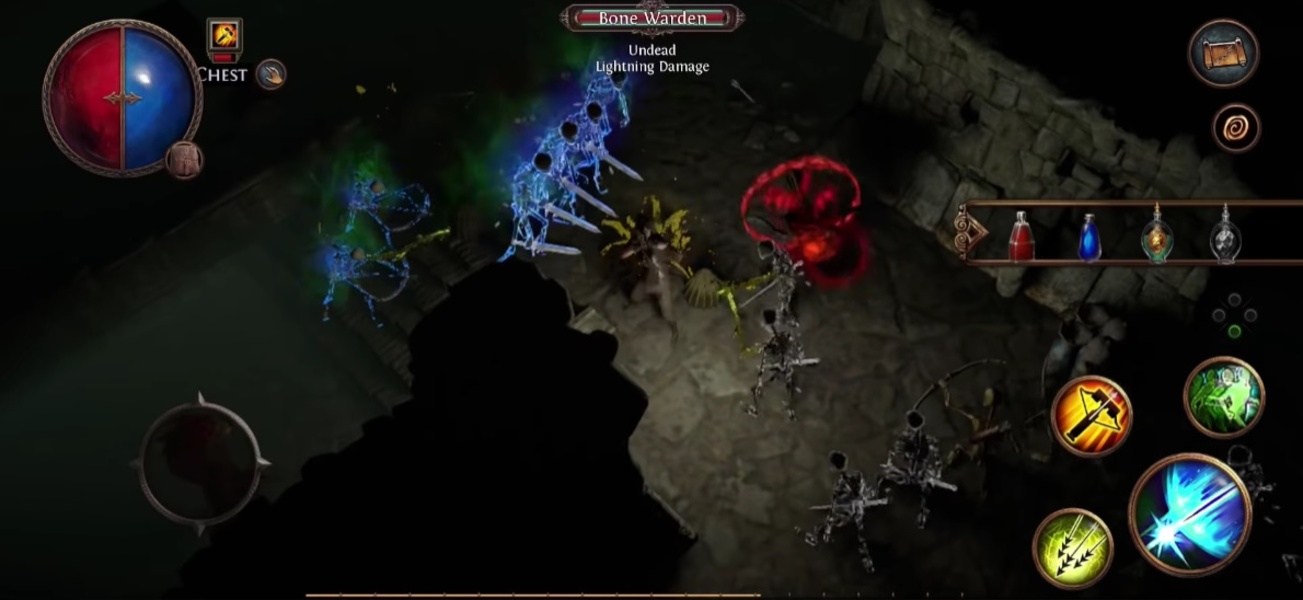Select the orange hammer buff icon

click(223, 37)
